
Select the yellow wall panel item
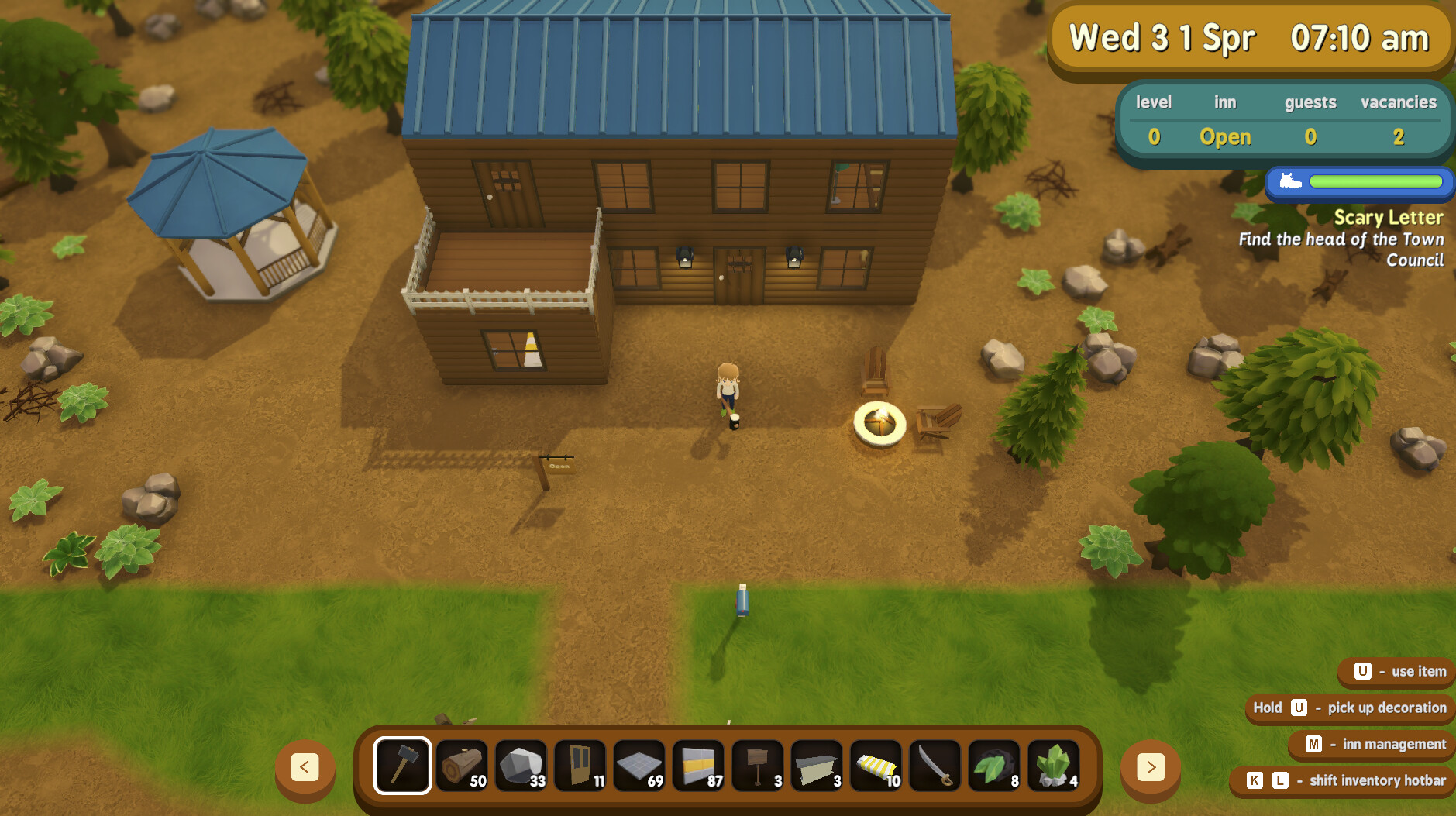699,766
